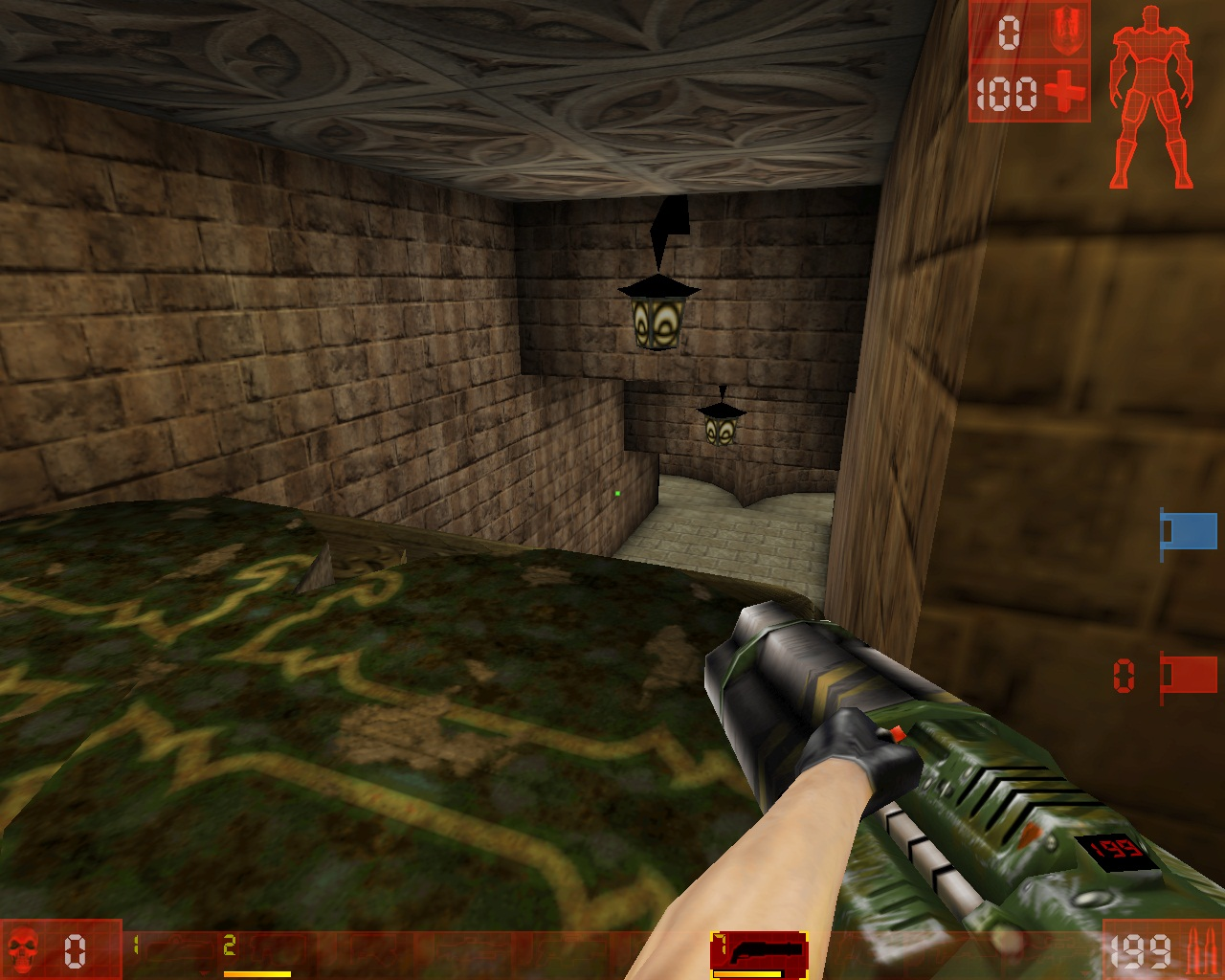Click the smaller distant lantern

[x=721, y=428]
